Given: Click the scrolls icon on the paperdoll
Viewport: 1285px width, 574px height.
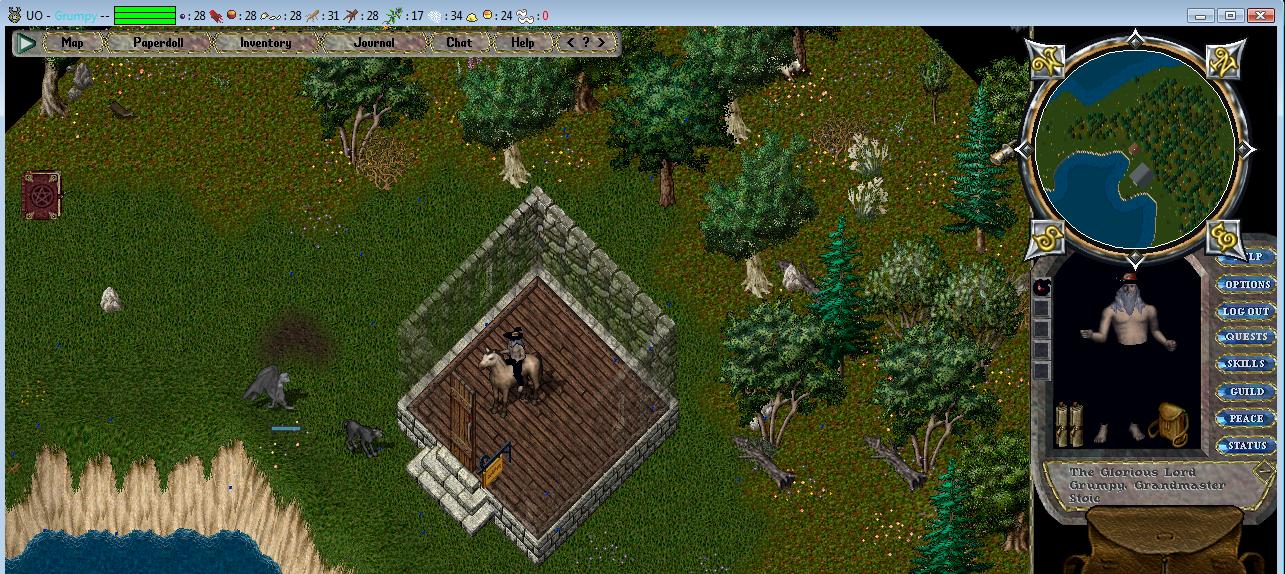Looking at the screenshot, I should click(x=1069, y=424).
